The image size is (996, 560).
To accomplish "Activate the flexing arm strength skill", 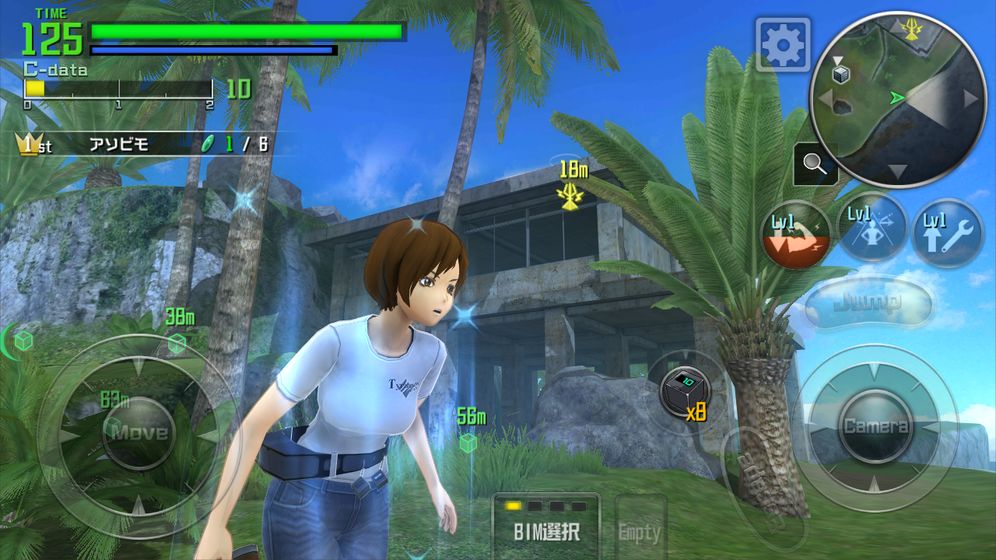I will pyautogui.click(x=796, y=236).
